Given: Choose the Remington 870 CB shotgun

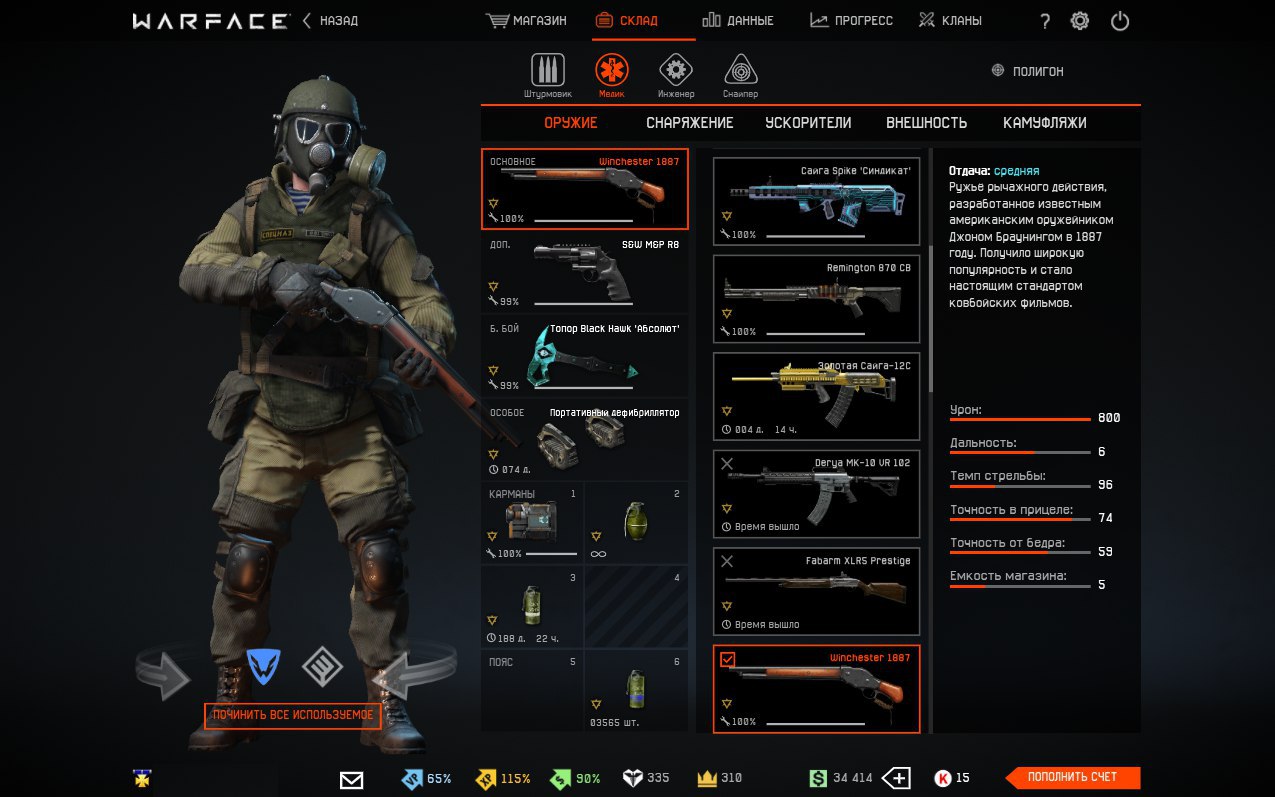Looking at the screenshot, I should point(816,298).
